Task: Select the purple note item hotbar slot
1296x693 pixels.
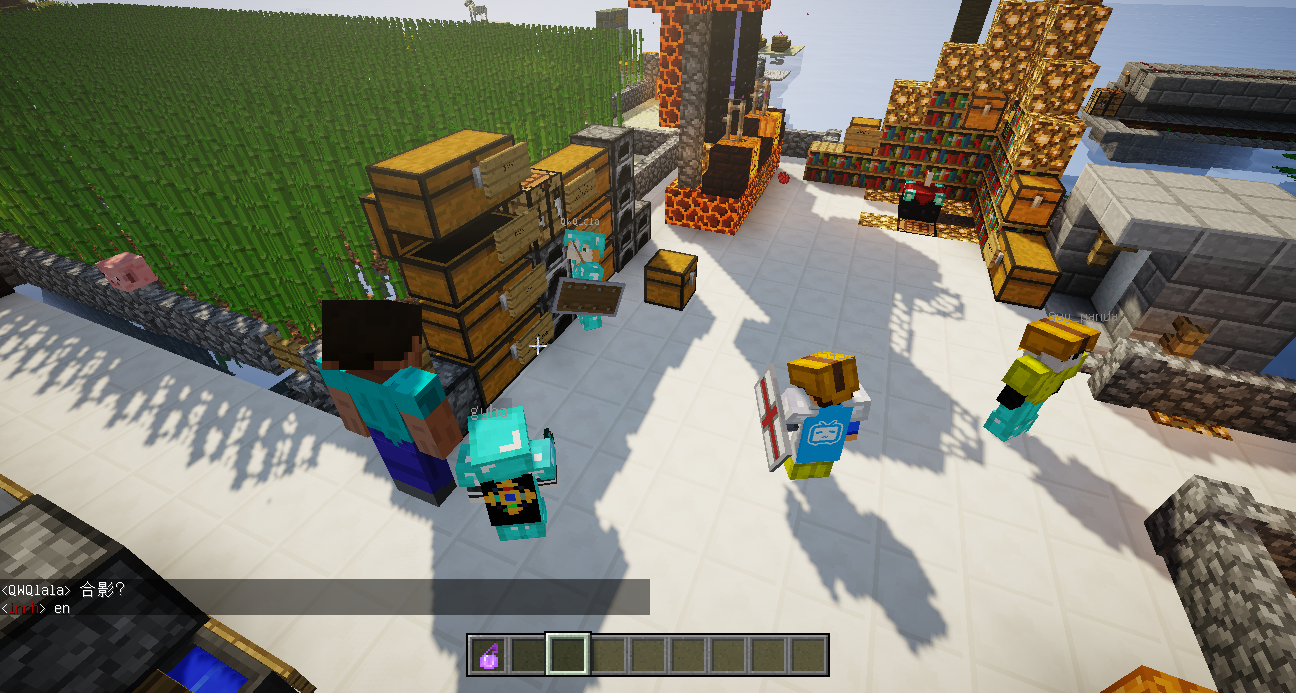Action: [488, 655]
